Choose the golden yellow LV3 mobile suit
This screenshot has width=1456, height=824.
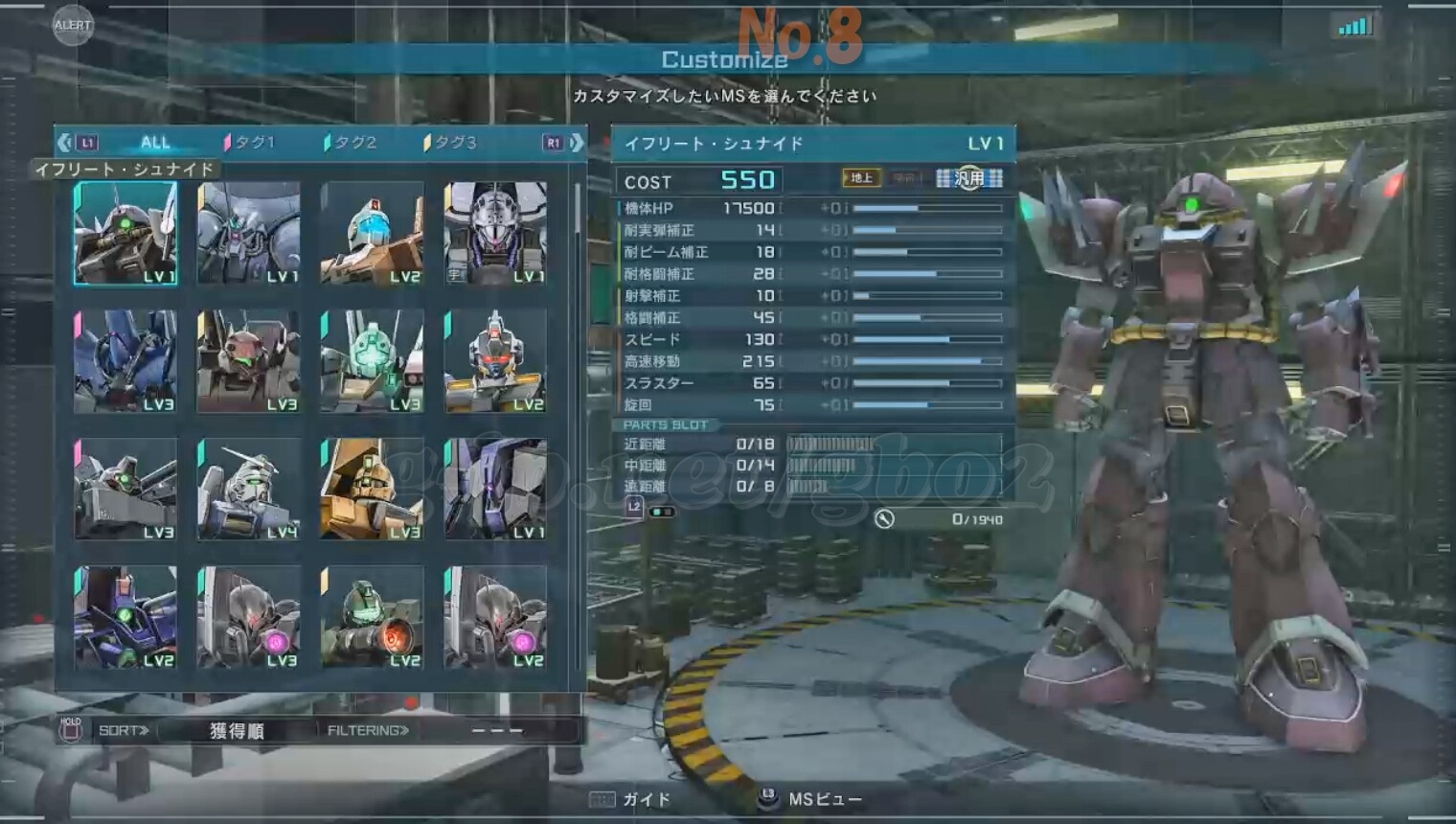click(372, 490)
